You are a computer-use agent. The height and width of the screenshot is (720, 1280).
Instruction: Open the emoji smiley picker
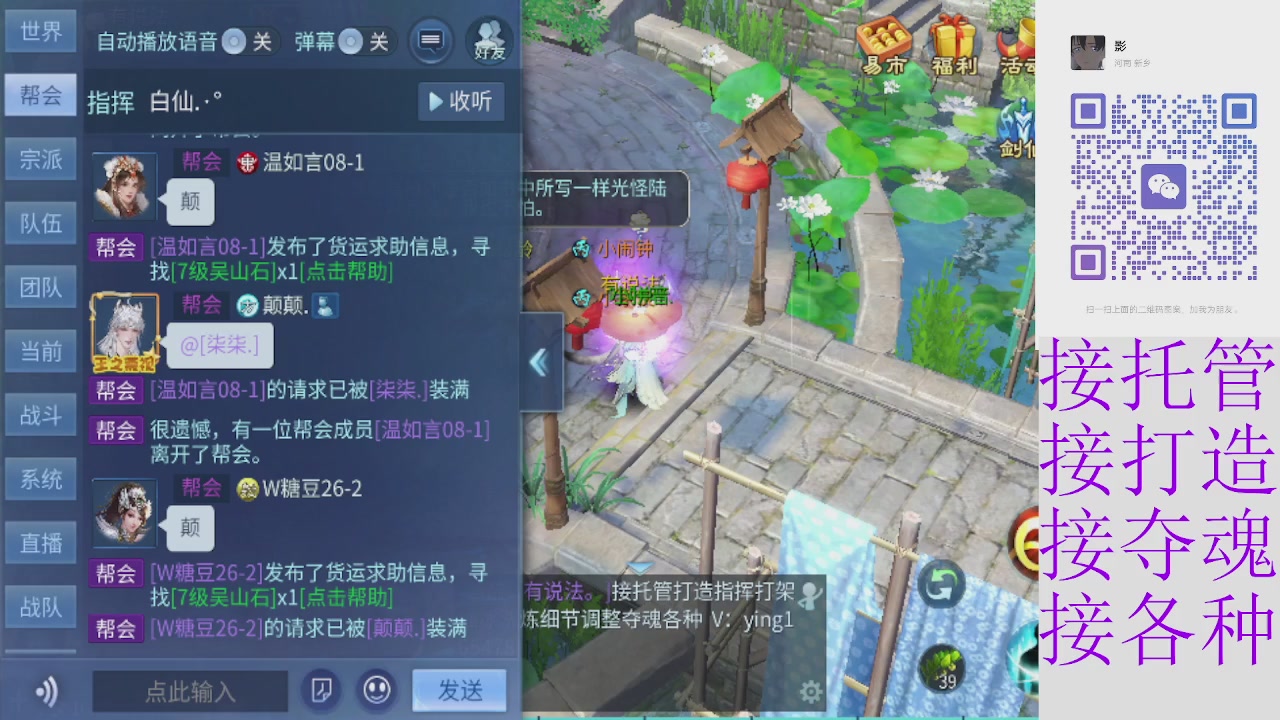coord(377,691)
